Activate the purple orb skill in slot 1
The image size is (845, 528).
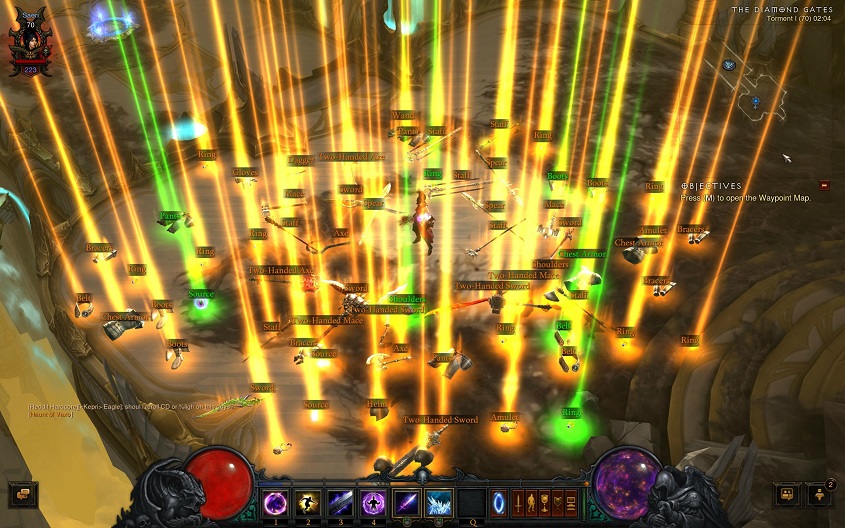tap(275, 502)
